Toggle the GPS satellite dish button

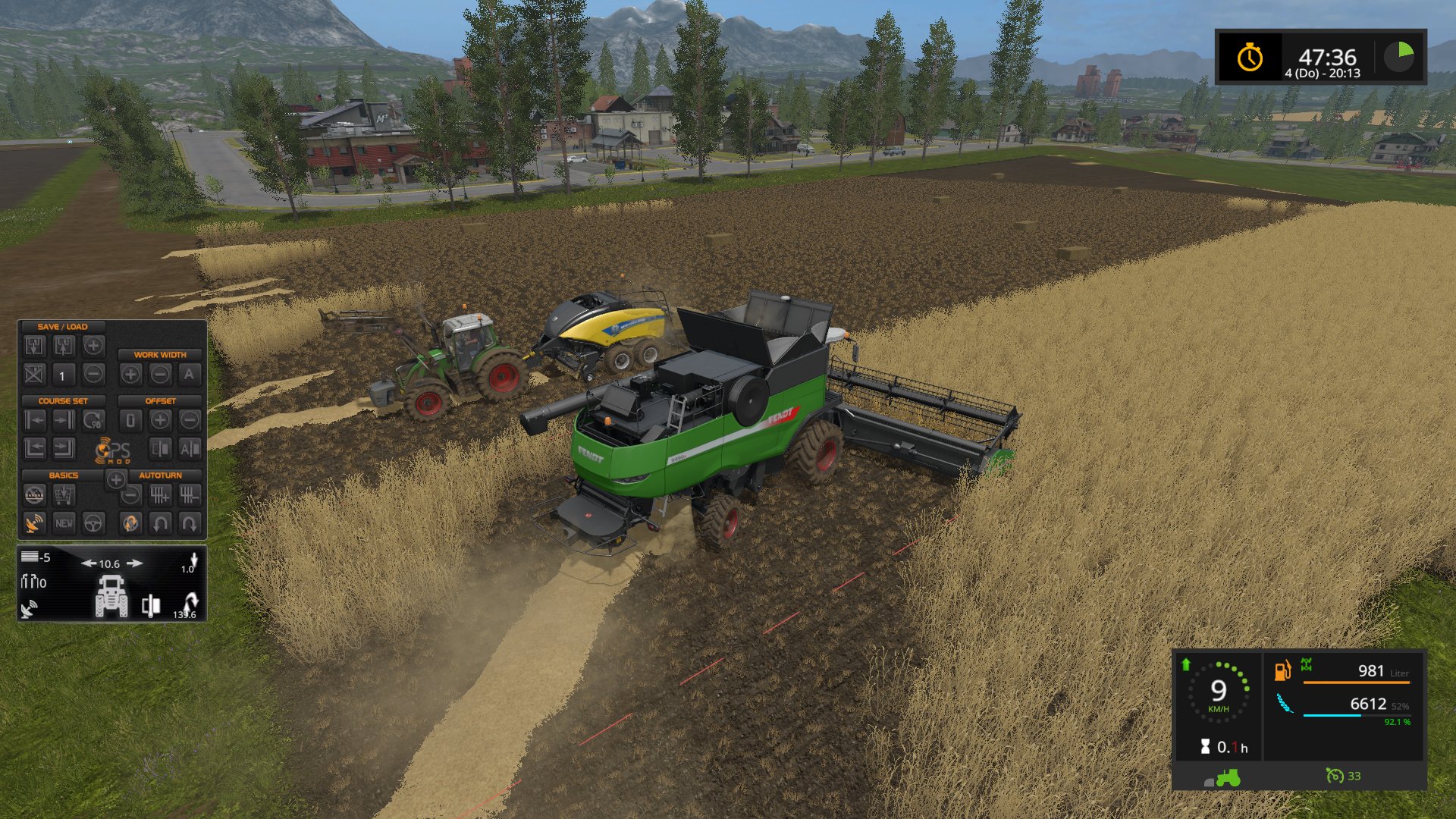[34, 523]
